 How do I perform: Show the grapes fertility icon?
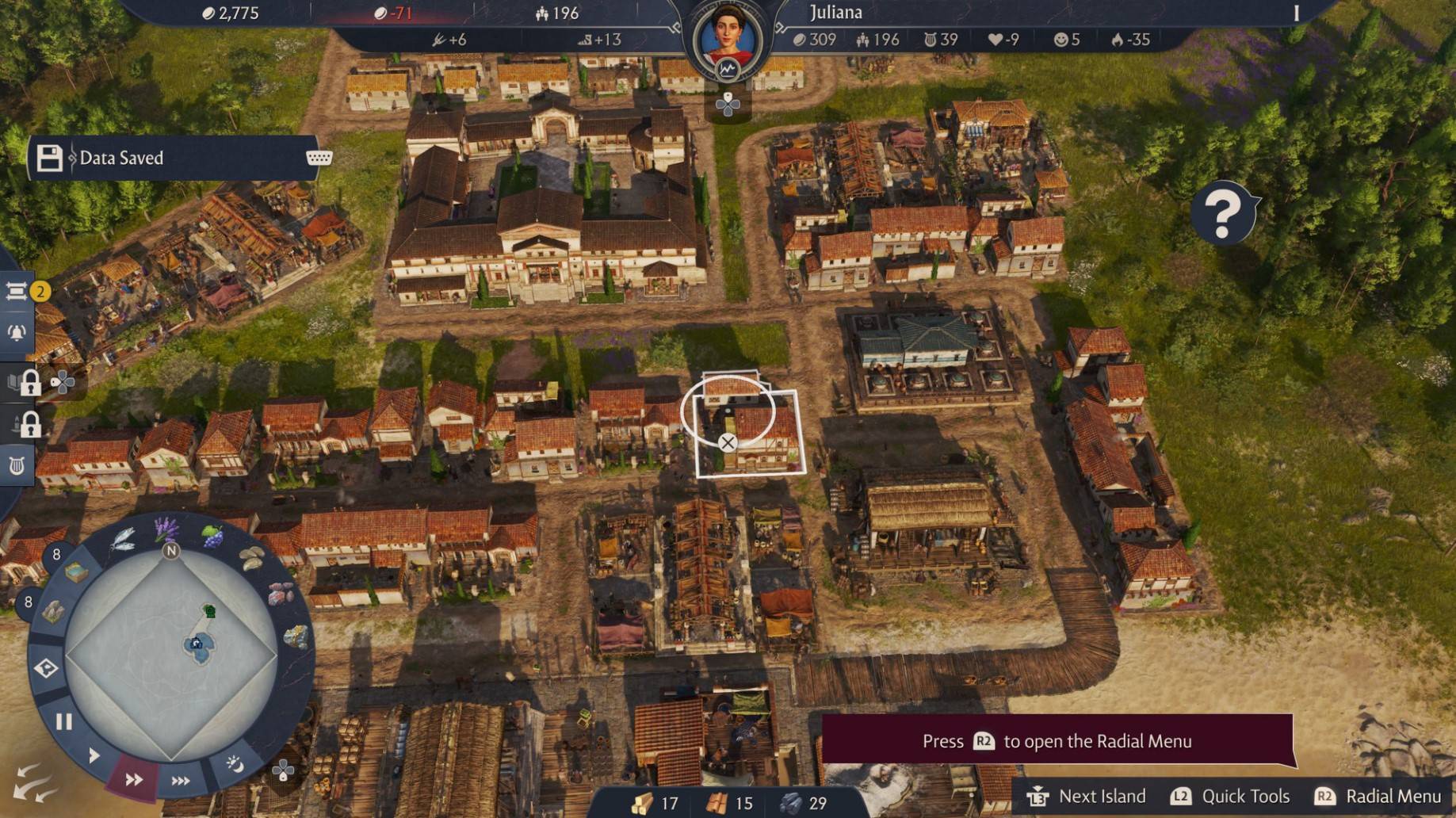coord(212,537)
